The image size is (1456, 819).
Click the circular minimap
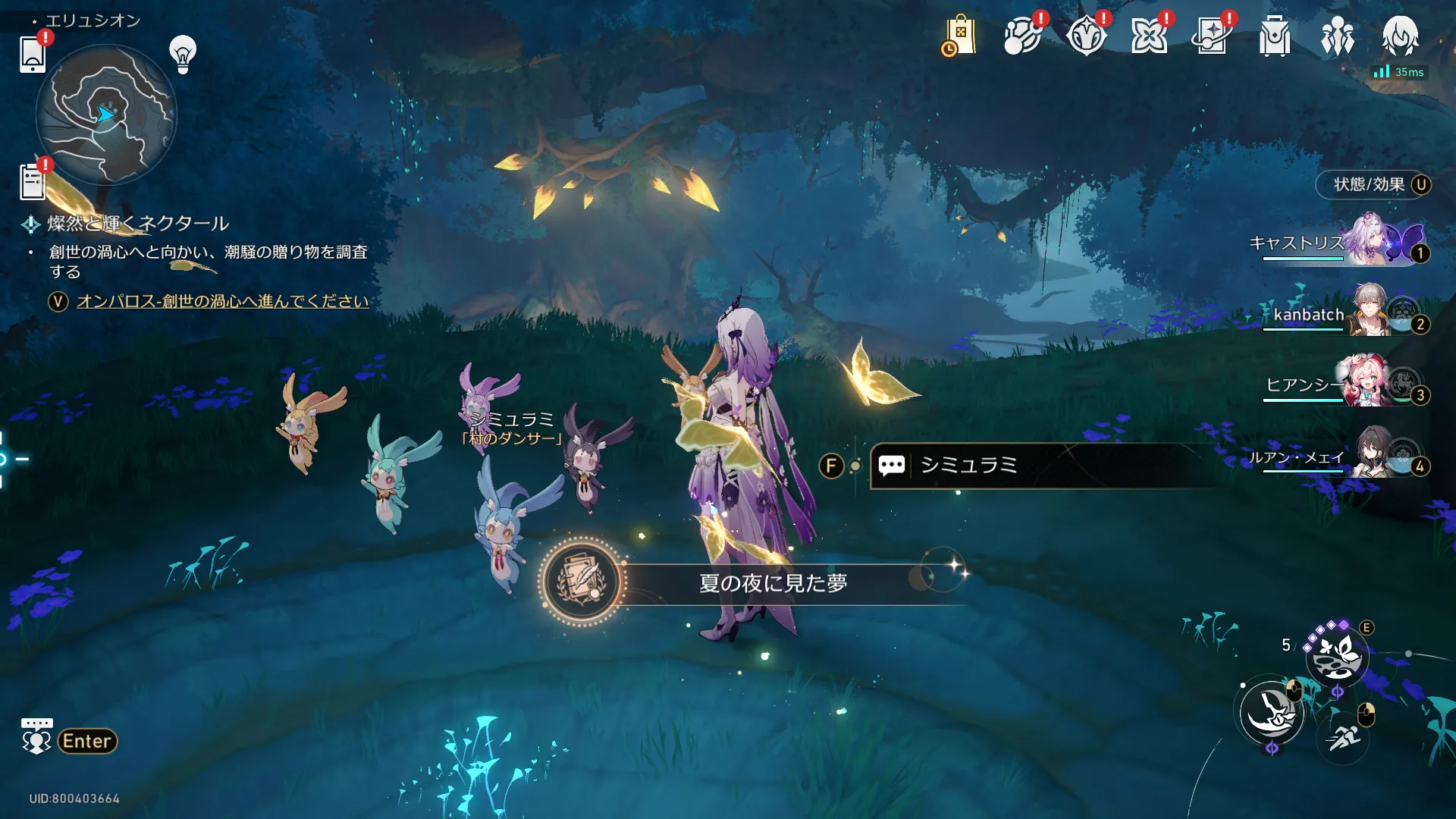[106, 115]
